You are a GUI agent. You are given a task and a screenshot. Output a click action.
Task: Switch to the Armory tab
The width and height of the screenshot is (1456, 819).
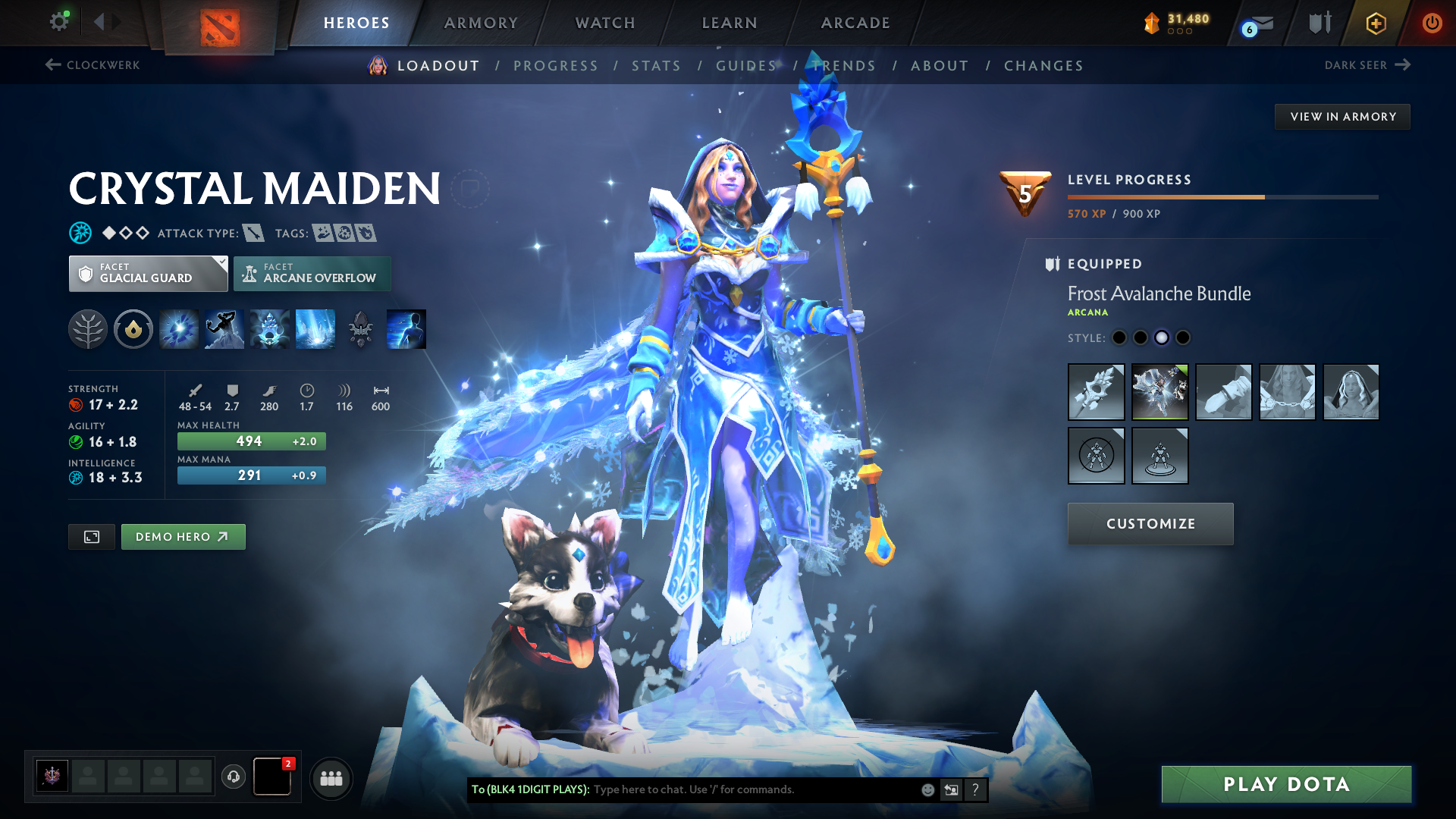[481, 23]
